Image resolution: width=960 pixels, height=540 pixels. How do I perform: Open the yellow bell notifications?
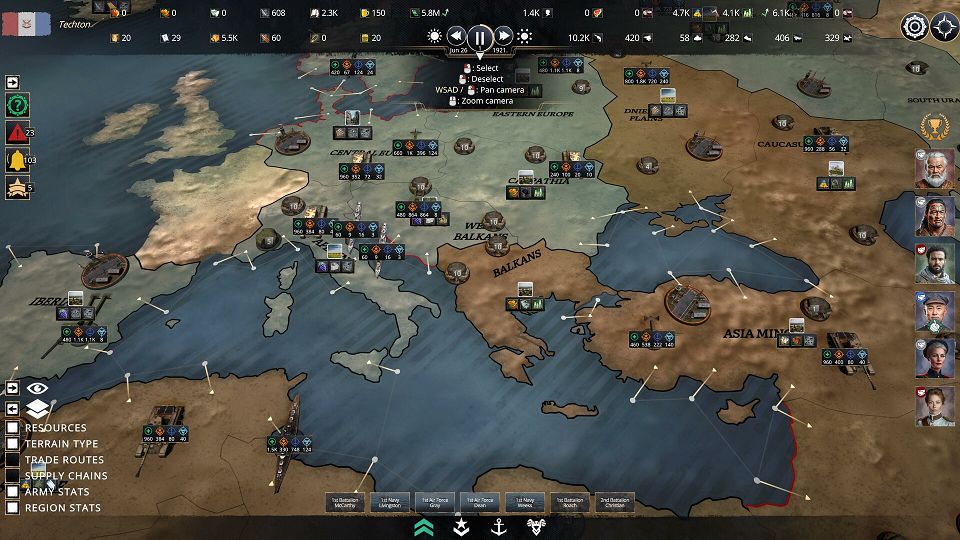[x=17, y=160]
